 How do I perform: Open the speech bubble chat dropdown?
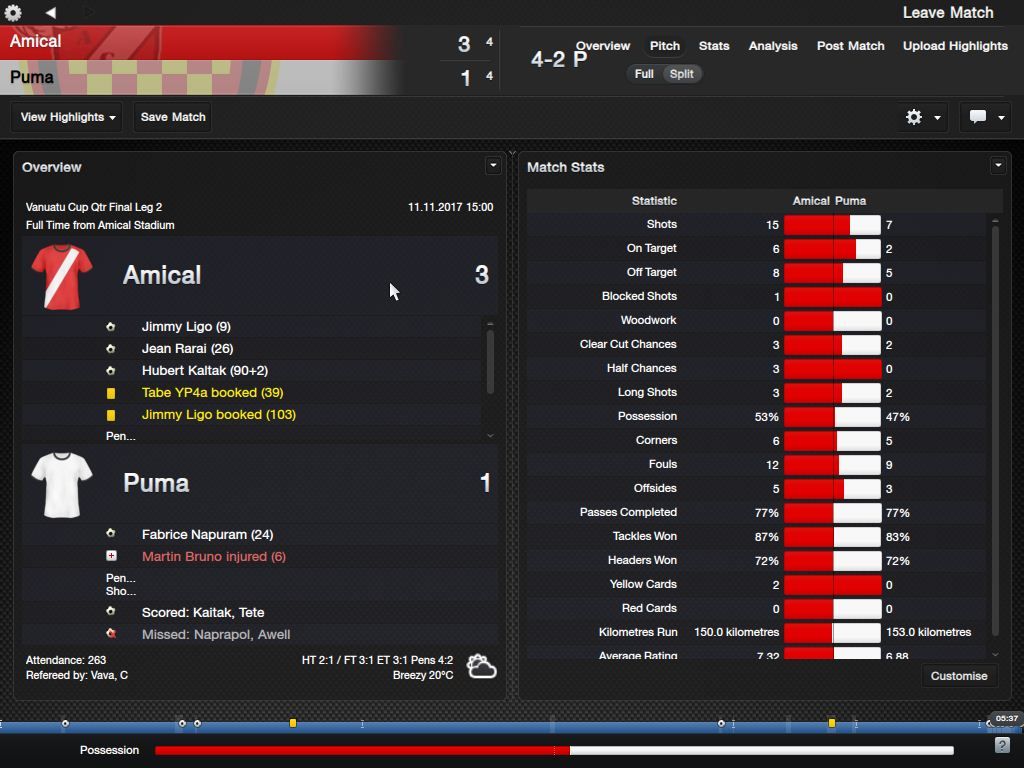tap(986, 117)
